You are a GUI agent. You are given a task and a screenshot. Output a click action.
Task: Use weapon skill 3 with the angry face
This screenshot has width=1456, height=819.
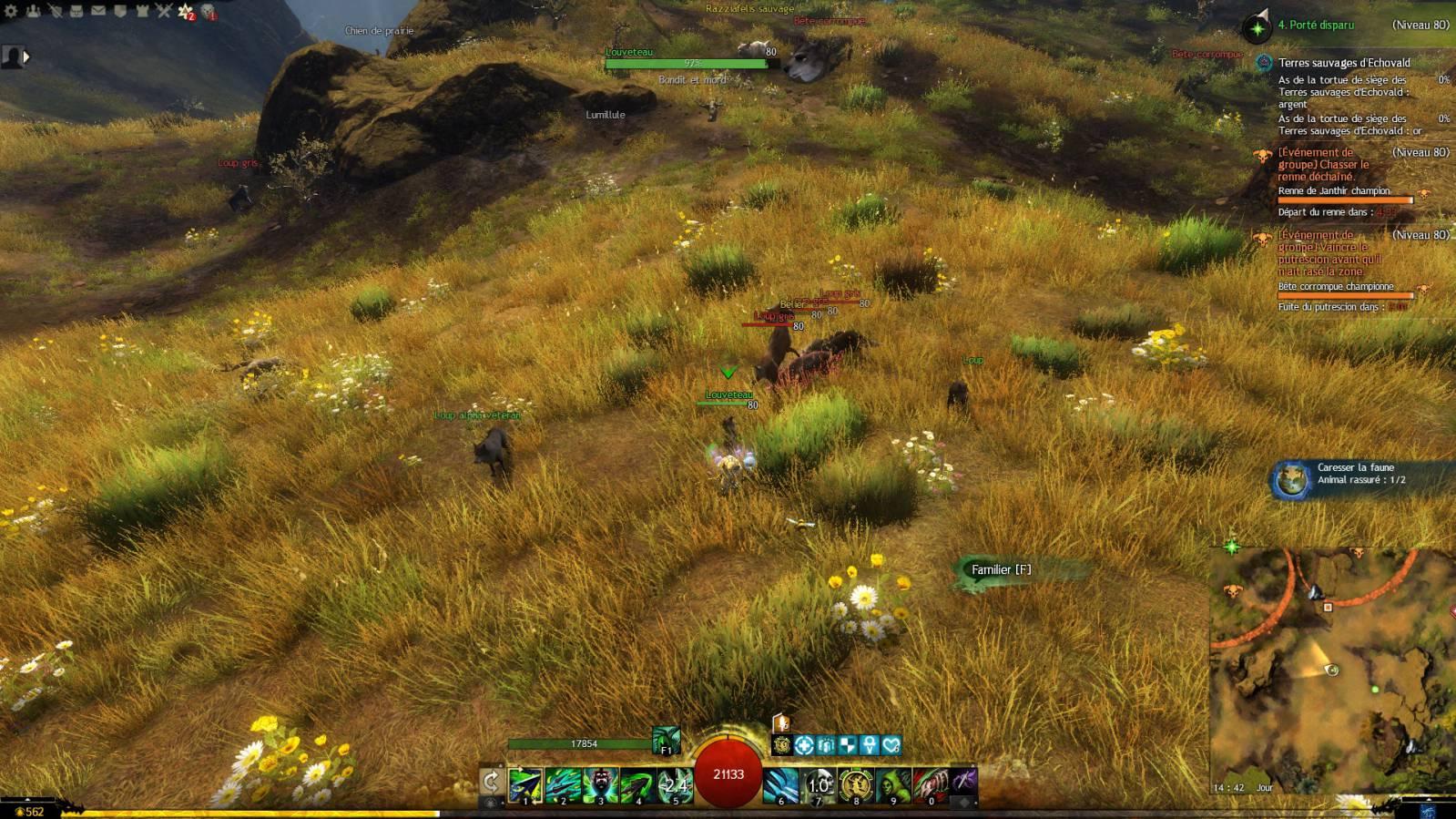(600, 784)
